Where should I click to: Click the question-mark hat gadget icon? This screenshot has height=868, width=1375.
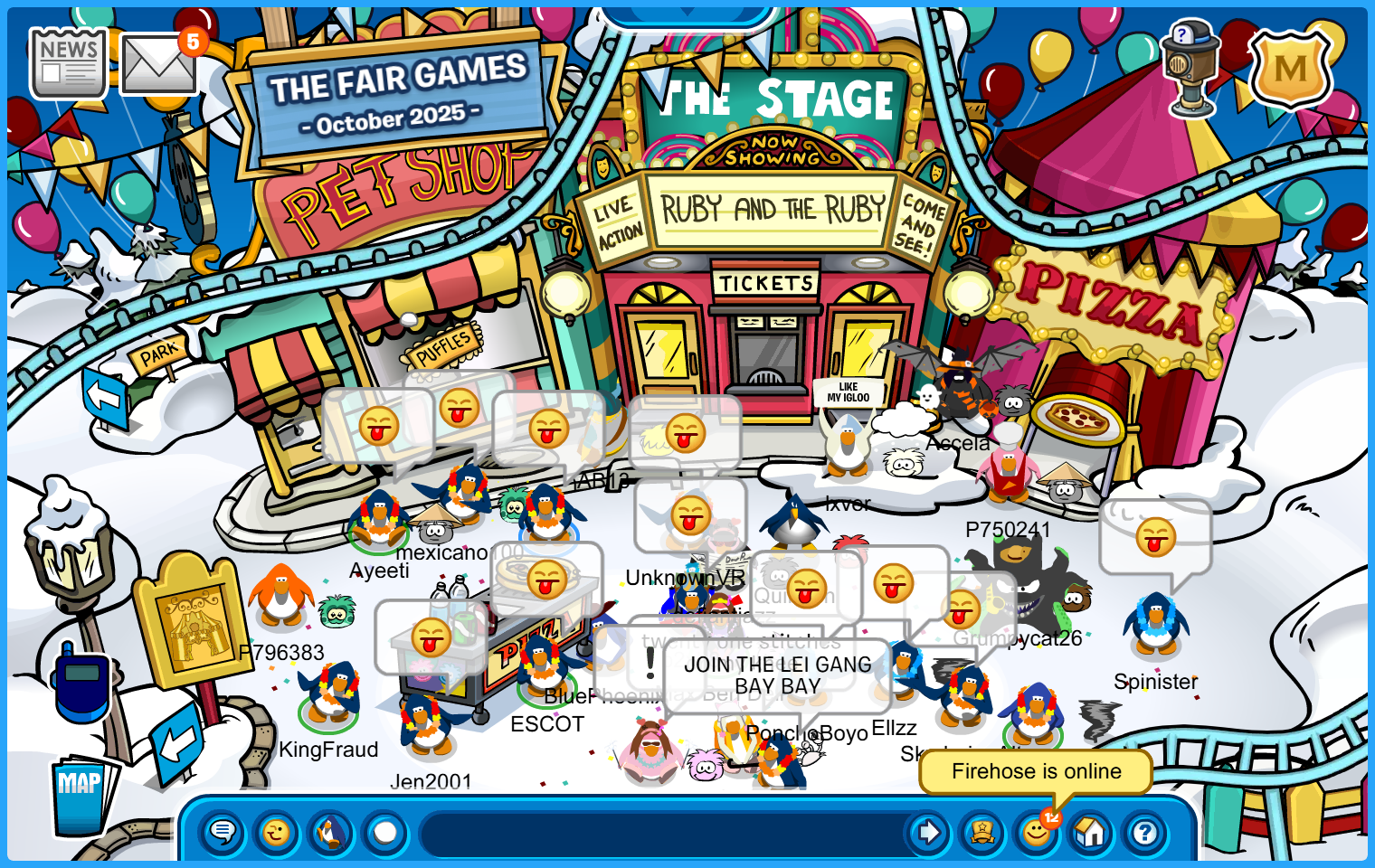[1191, 69]
